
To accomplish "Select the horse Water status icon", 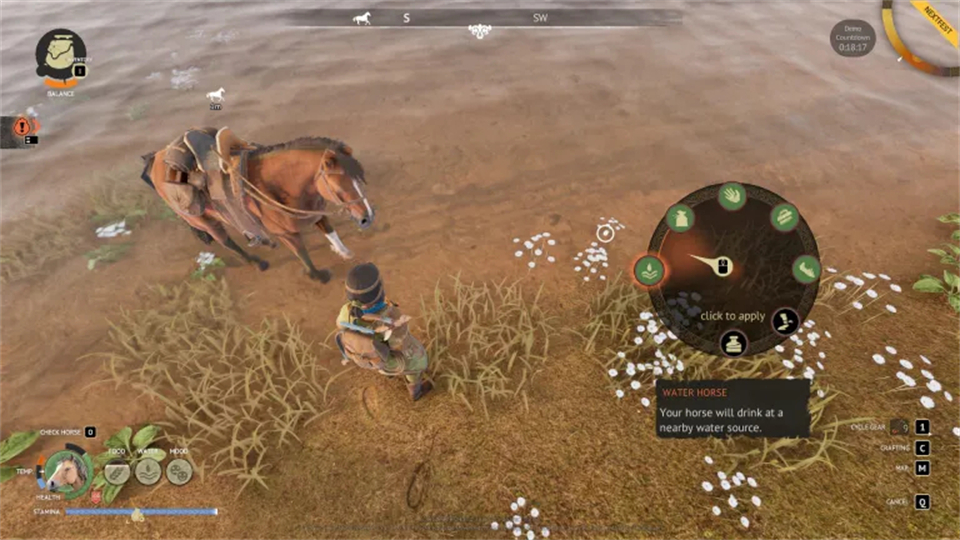I will (x=149, y=470).
